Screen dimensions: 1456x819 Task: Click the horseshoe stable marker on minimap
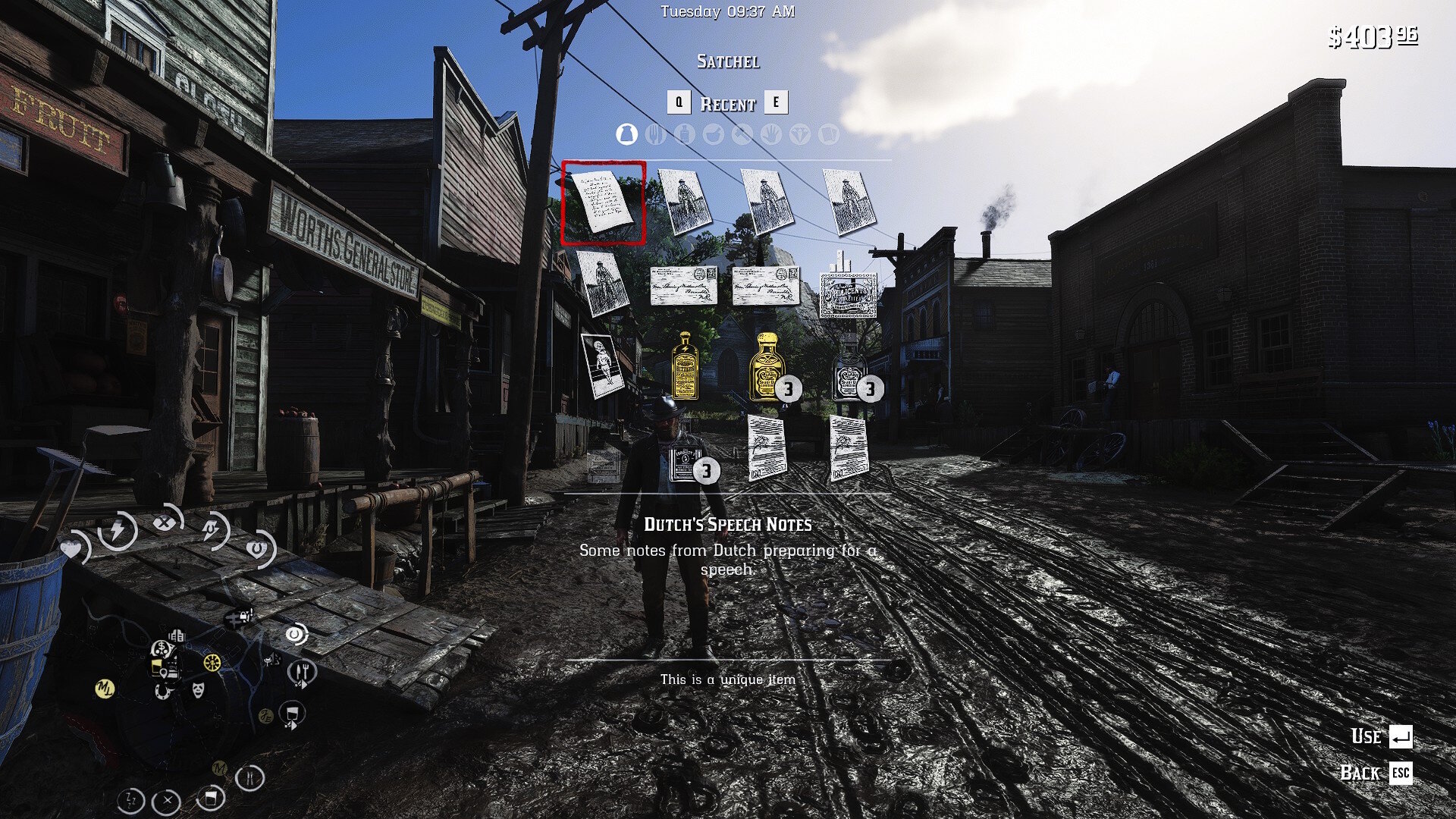tap(162, 691)
